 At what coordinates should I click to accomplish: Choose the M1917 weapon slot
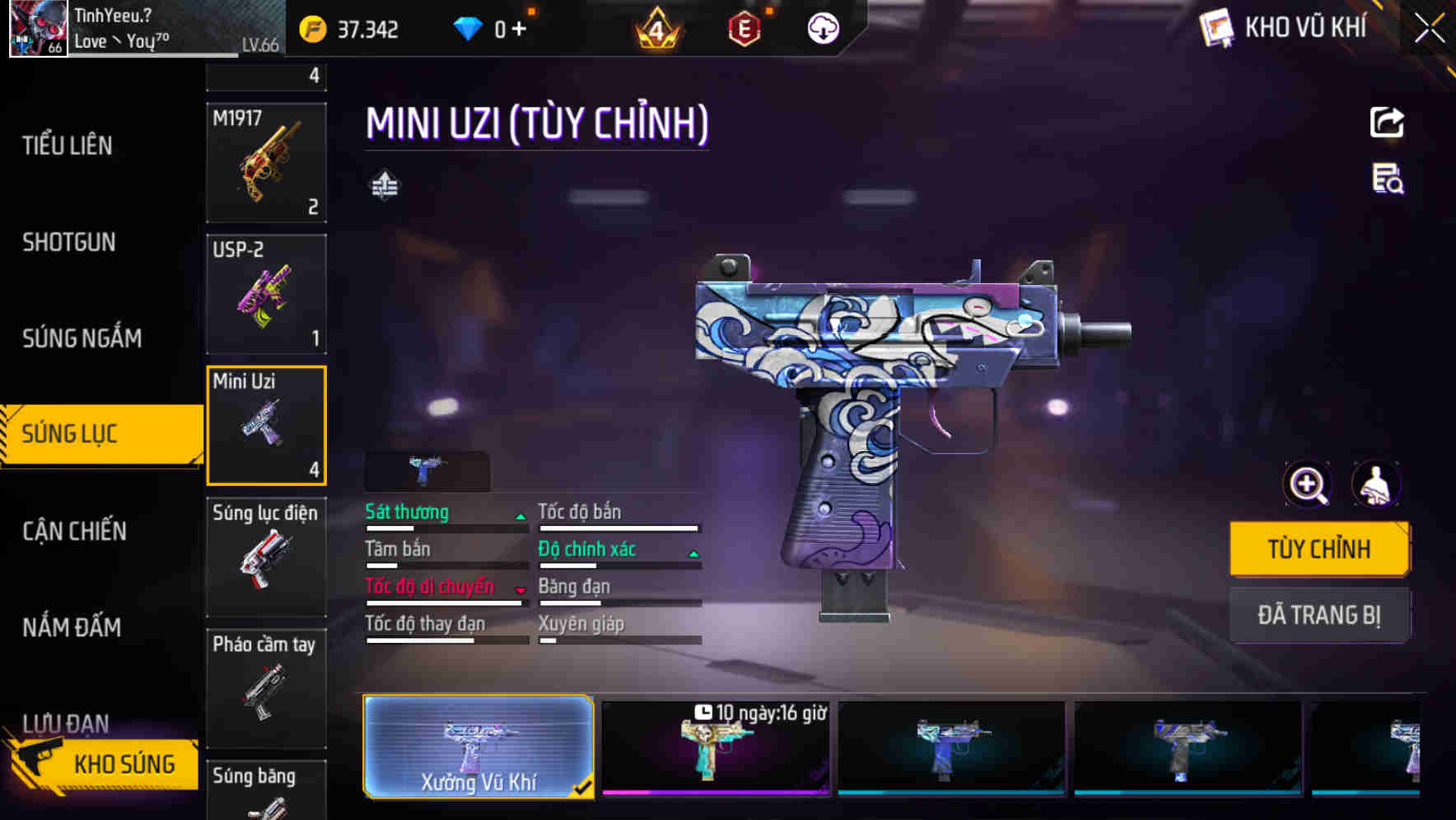pyautogui.click(x=266, y=163)
